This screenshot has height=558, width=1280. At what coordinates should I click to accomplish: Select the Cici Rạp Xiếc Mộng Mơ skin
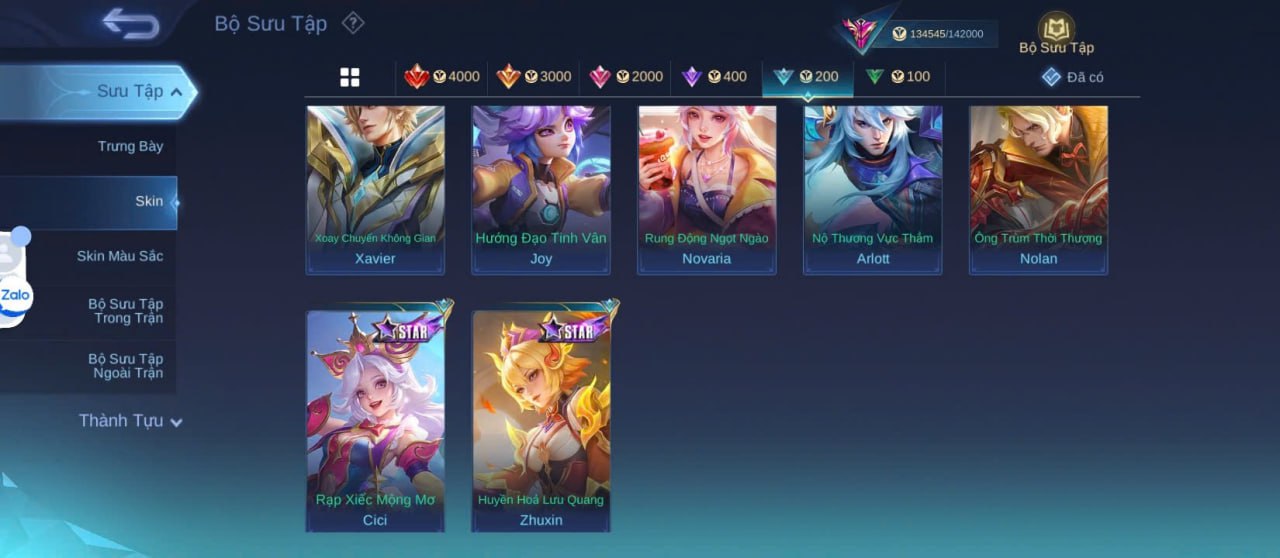pyautogui.click(x=375, y=422)
